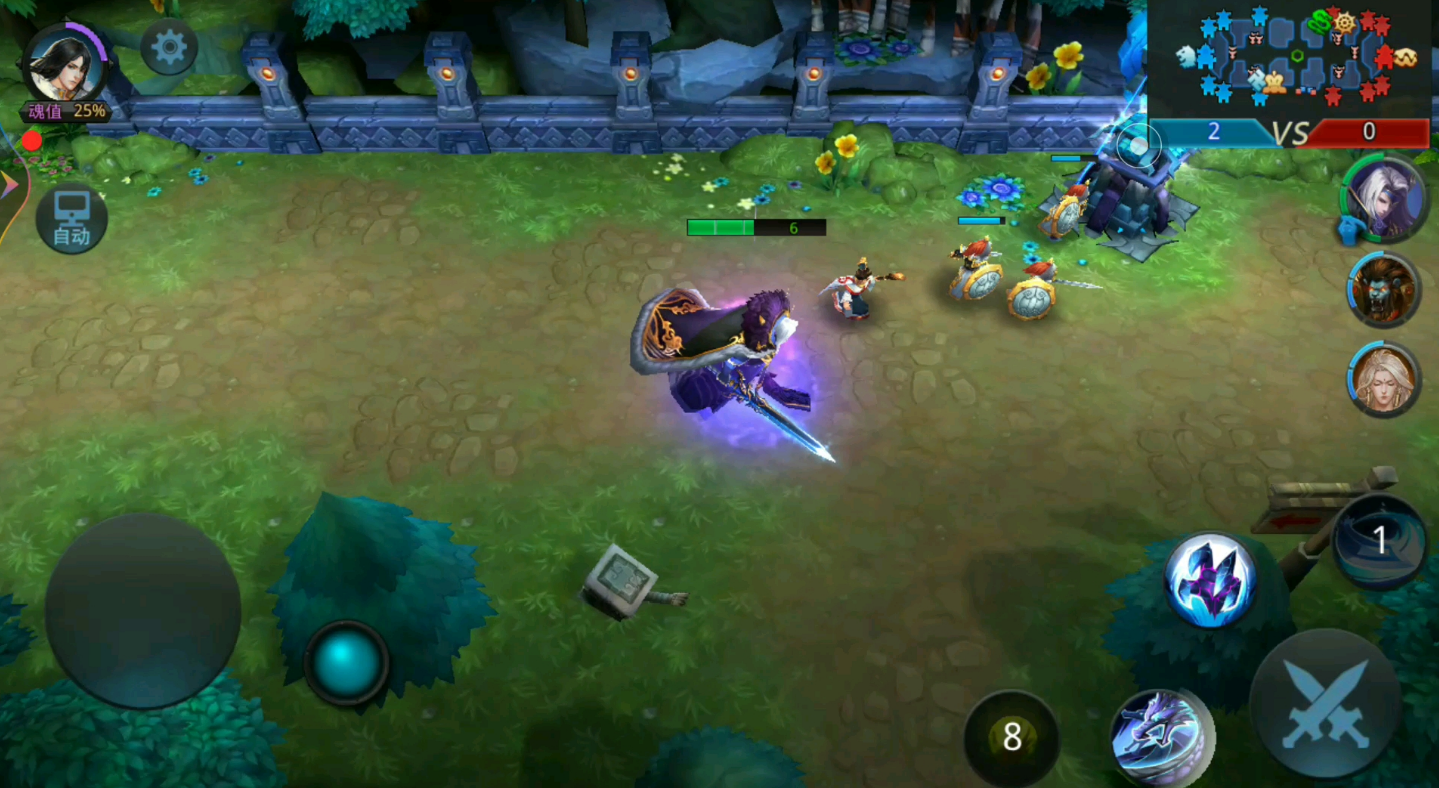Screen dimensions: 1439x788
Task: Tap the glowing cyan orb button
Action: pos(346,662)
